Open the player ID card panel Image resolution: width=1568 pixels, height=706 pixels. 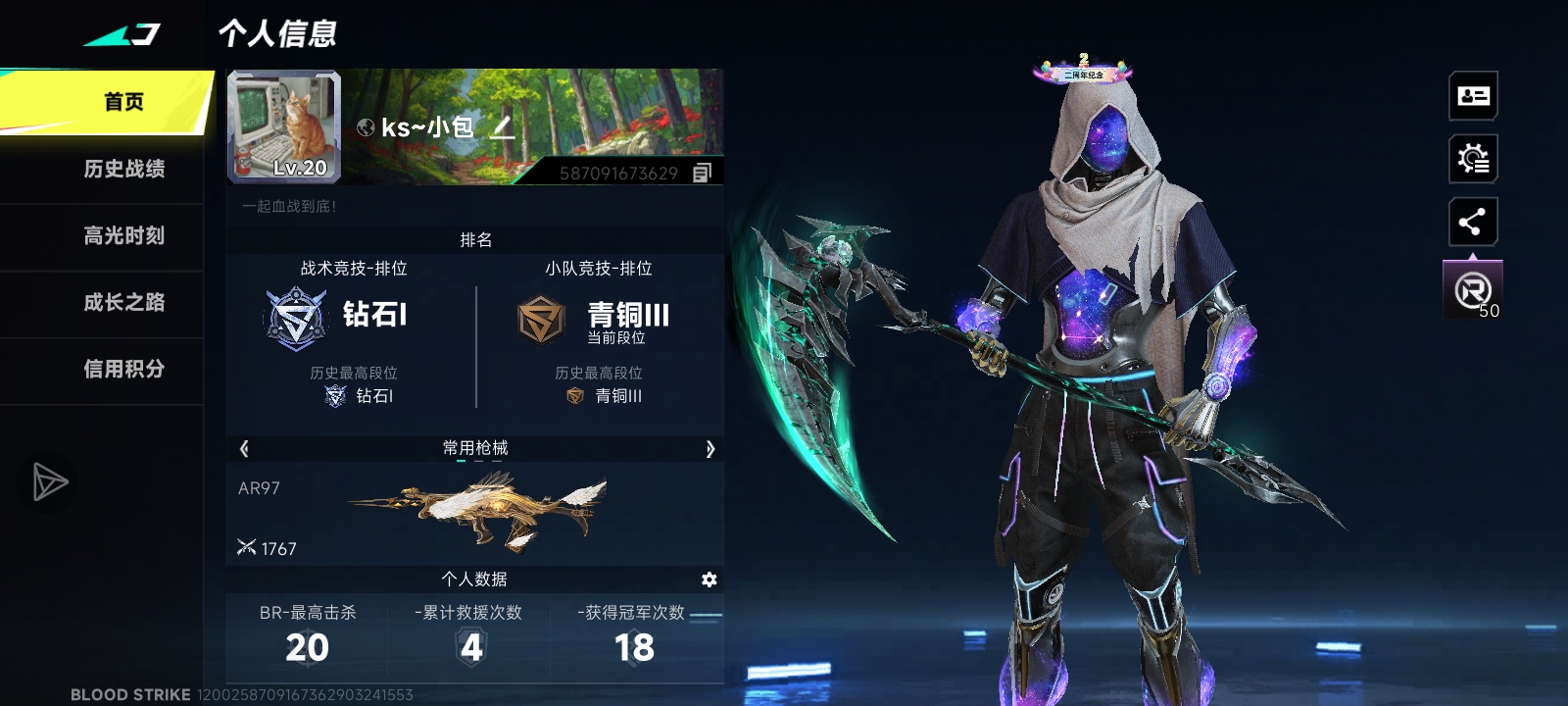(1472, 95)
